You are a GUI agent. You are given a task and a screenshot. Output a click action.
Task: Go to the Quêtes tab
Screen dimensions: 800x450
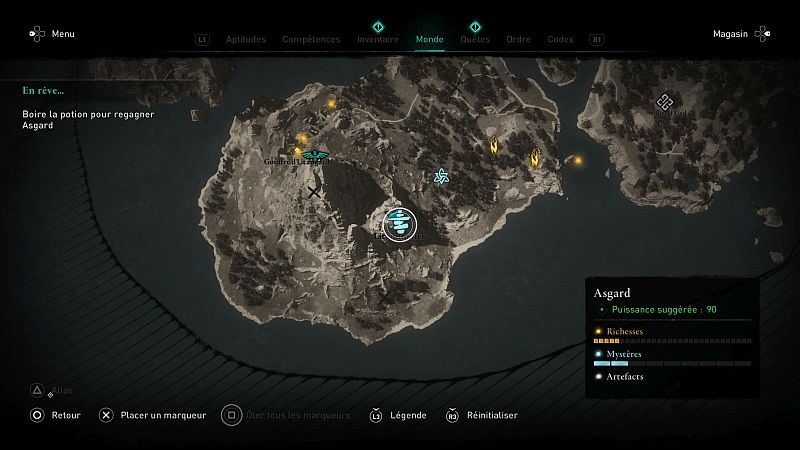(x=475, y=40)
